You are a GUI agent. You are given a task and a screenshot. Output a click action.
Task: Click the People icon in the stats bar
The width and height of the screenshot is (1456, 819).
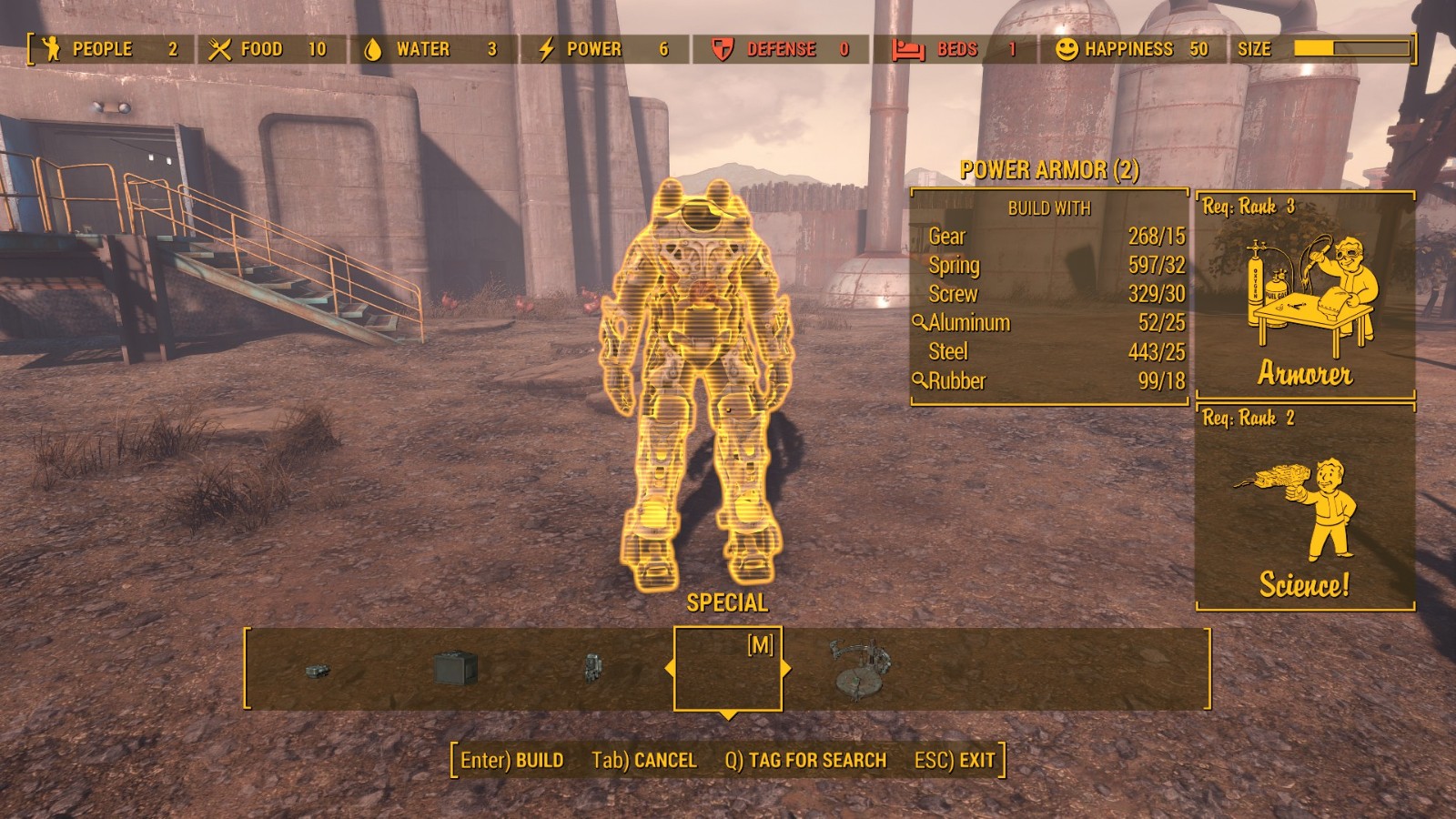(x=52, y=49)
